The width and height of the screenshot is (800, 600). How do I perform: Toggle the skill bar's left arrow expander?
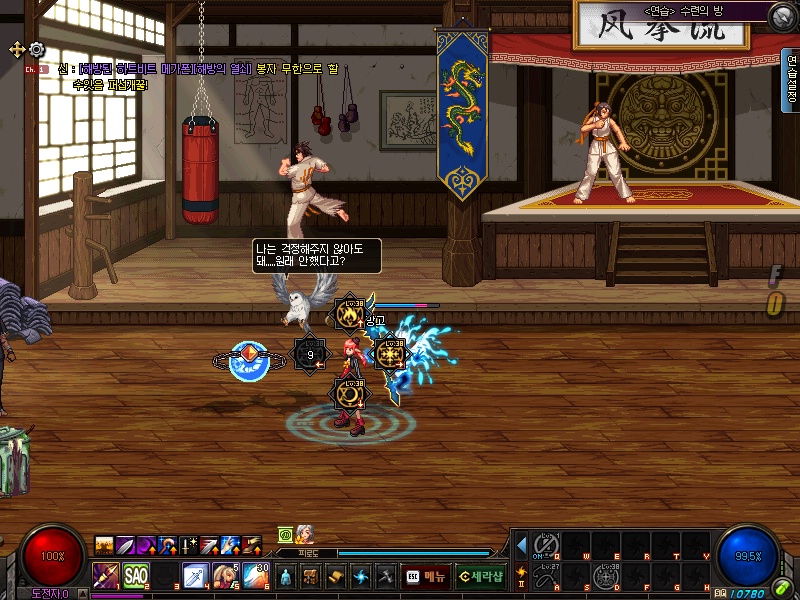521,545
